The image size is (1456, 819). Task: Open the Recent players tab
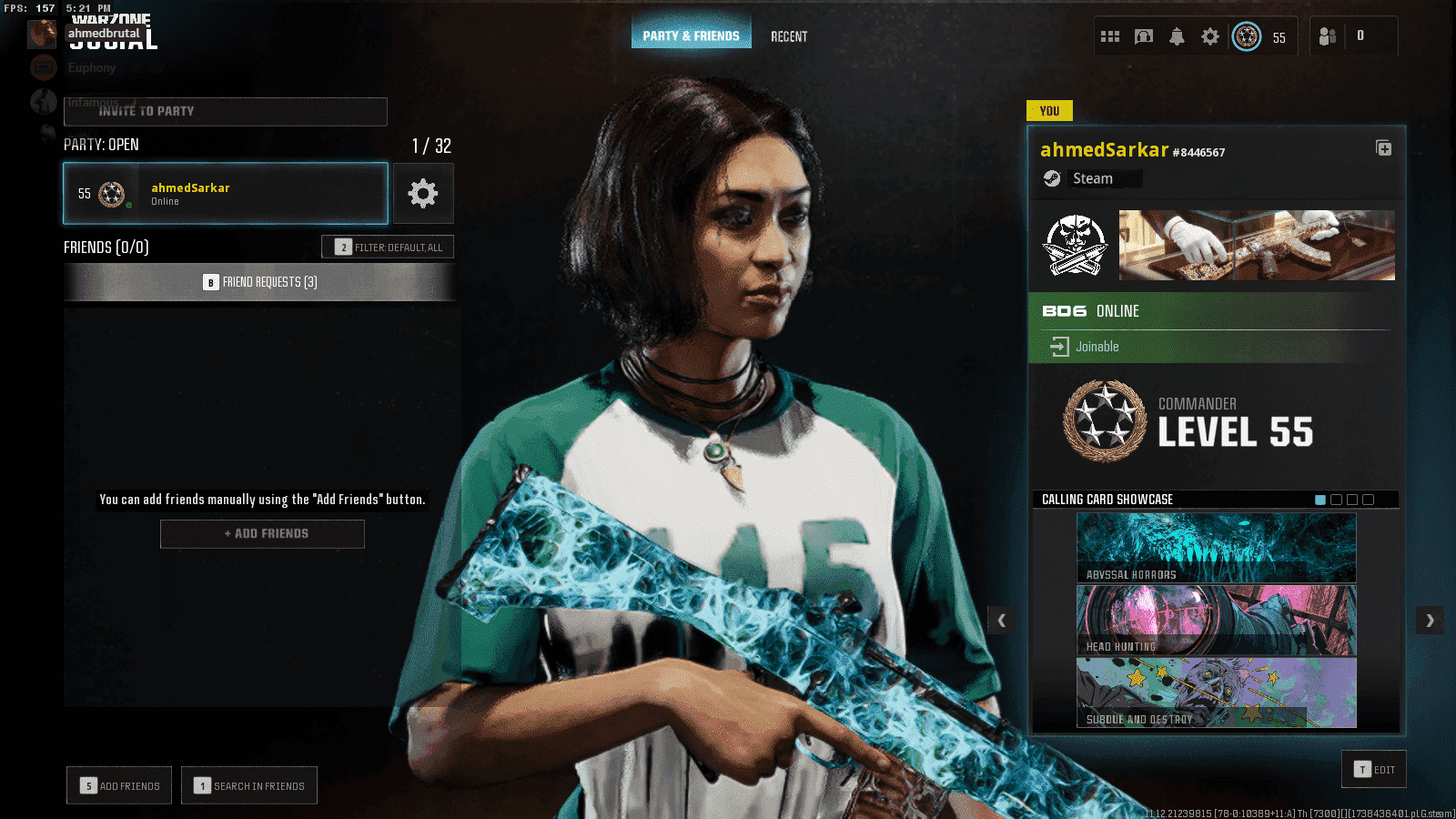pos(789,36)
